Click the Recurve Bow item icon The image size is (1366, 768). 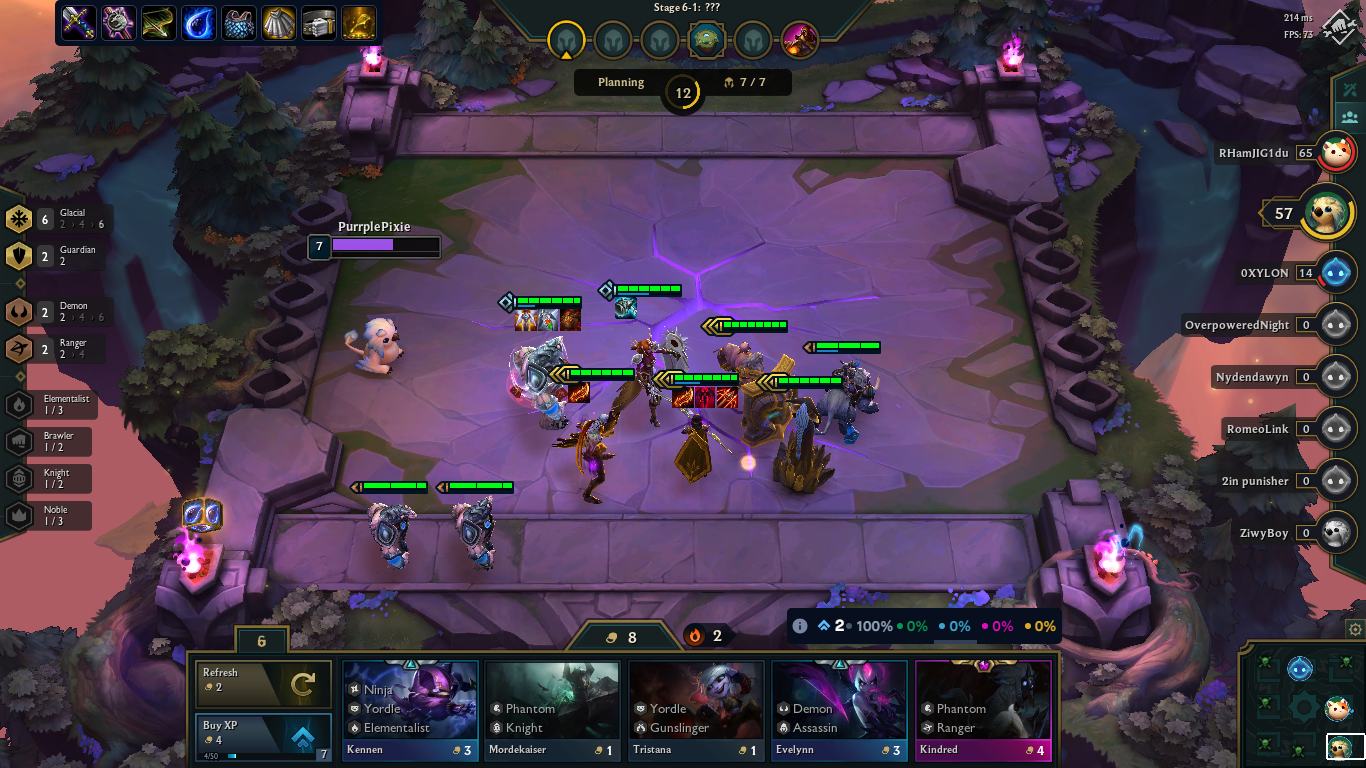click(158, 22)
